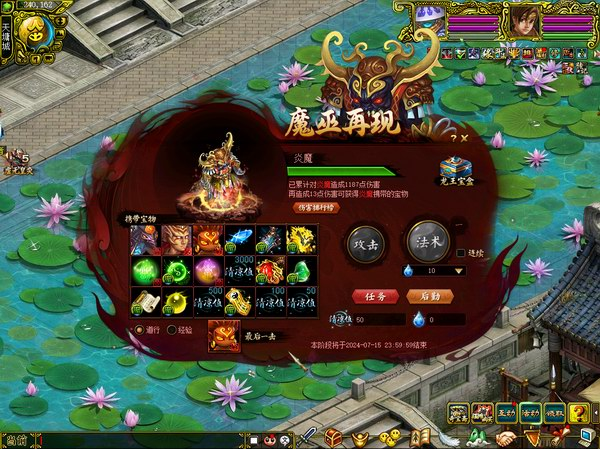This screenshot has height=449, width=600.
Task: Close the 魔巫再现 event window
Action: coord(465,138)
